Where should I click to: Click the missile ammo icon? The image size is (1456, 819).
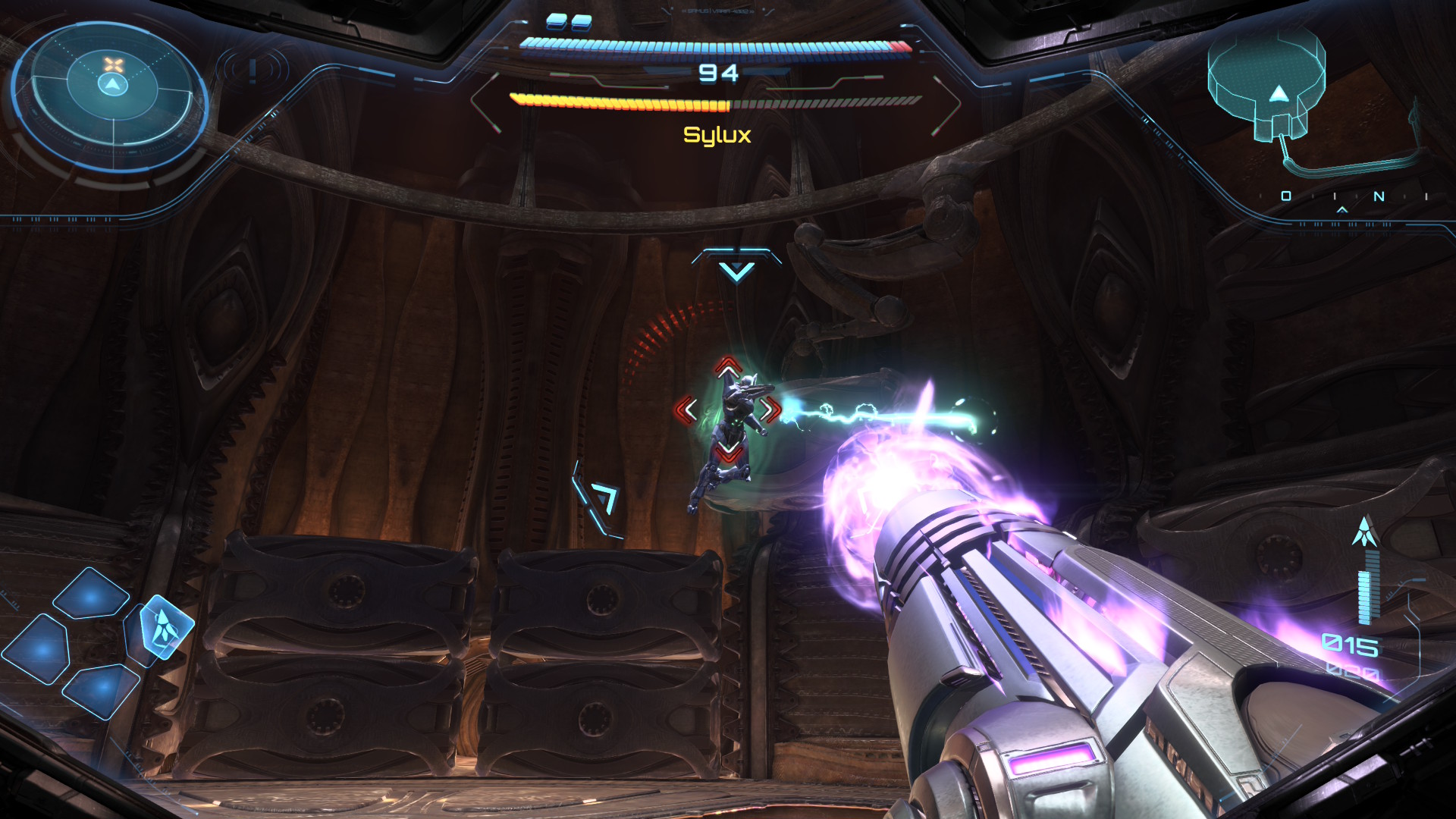1365,532
